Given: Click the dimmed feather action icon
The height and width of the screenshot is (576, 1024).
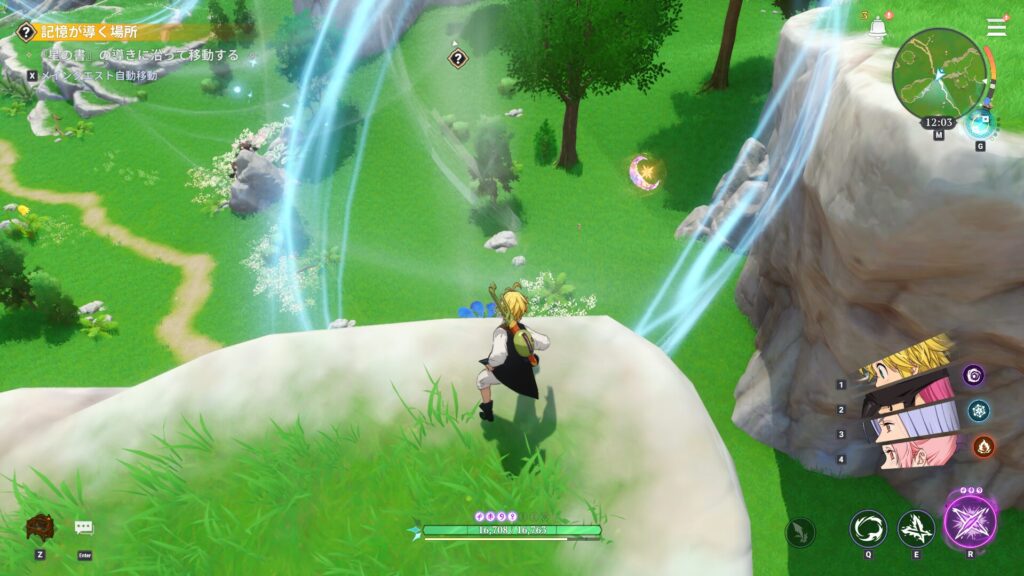Looking at the screenshot, I should pos(800,532).
